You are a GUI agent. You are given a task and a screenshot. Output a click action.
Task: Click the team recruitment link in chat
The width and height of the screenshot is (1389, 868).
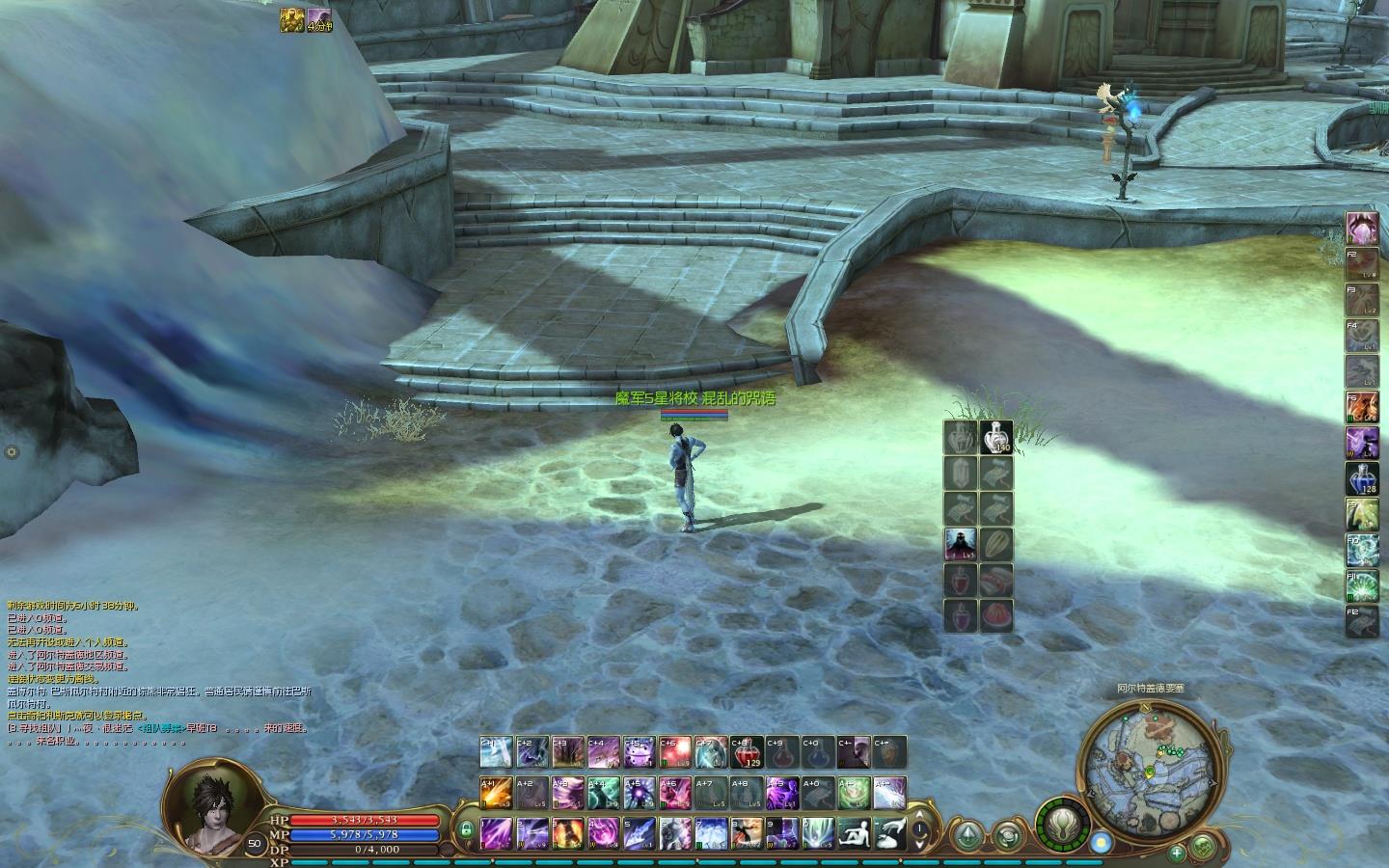click(x=160, y=728)
